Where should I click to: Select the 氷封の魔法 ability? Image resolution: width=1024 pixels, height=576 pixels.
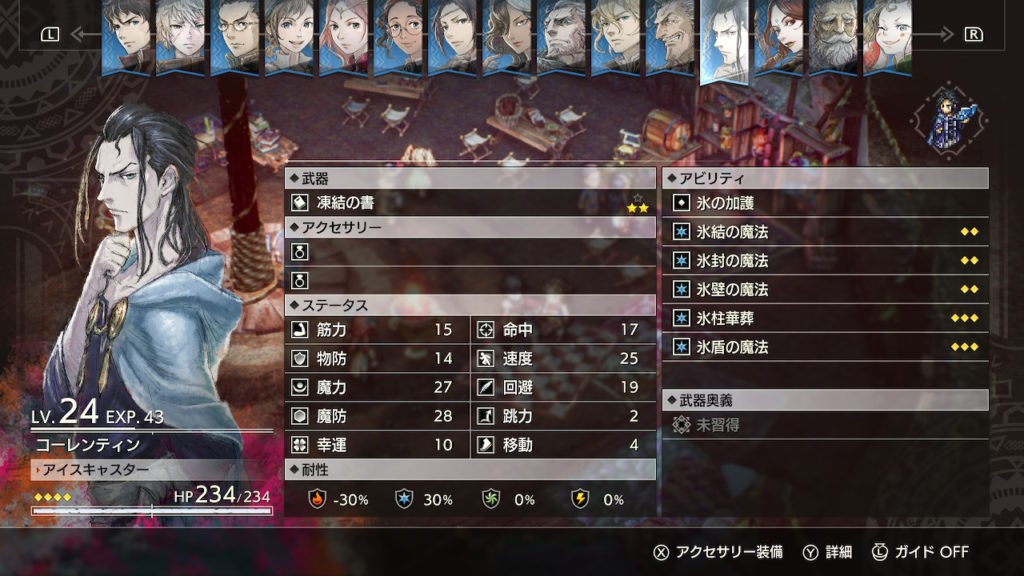tap(825, 261)
